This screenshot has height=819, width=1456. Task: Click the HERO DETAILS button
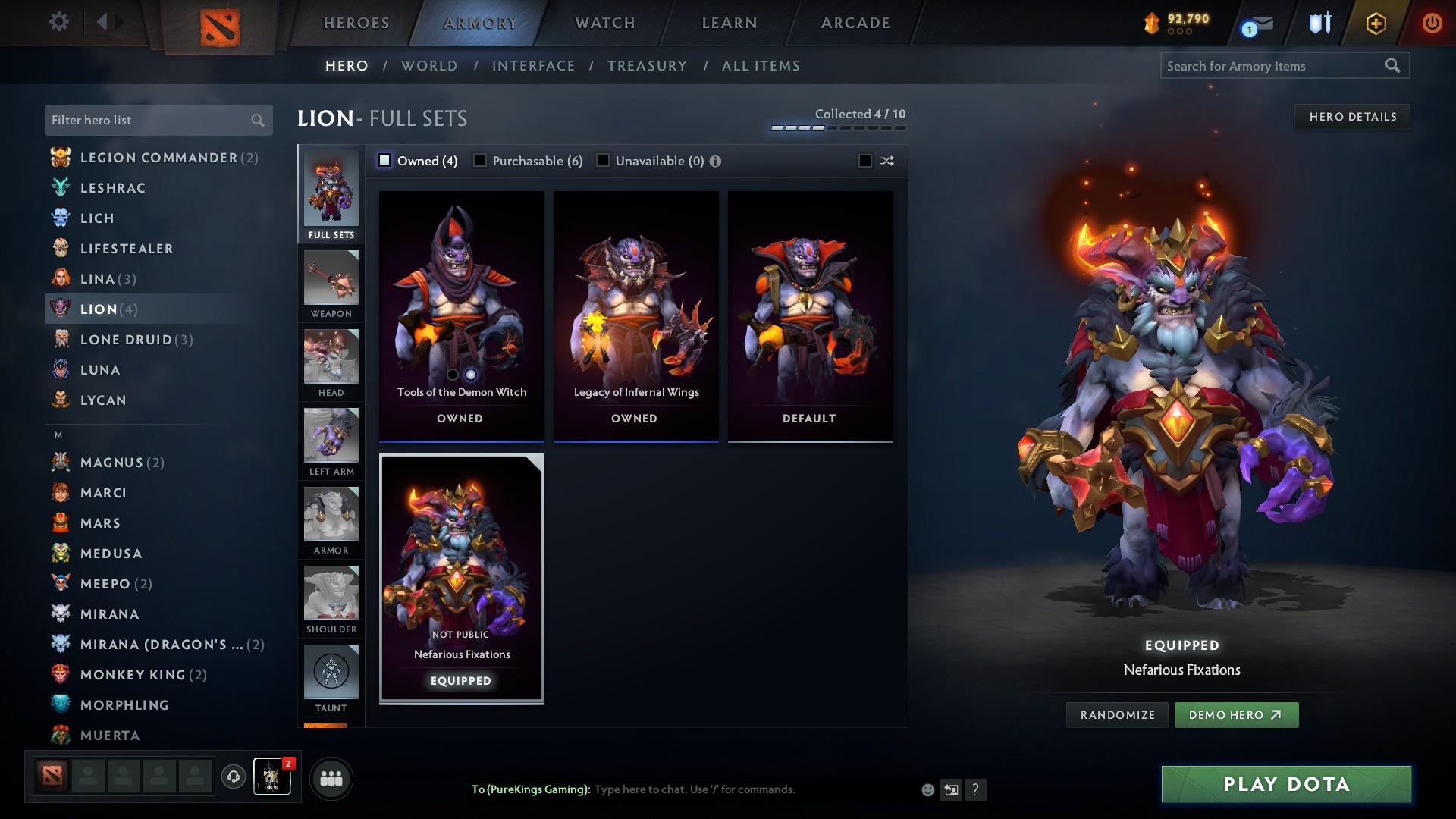[x=1352, y=116]
